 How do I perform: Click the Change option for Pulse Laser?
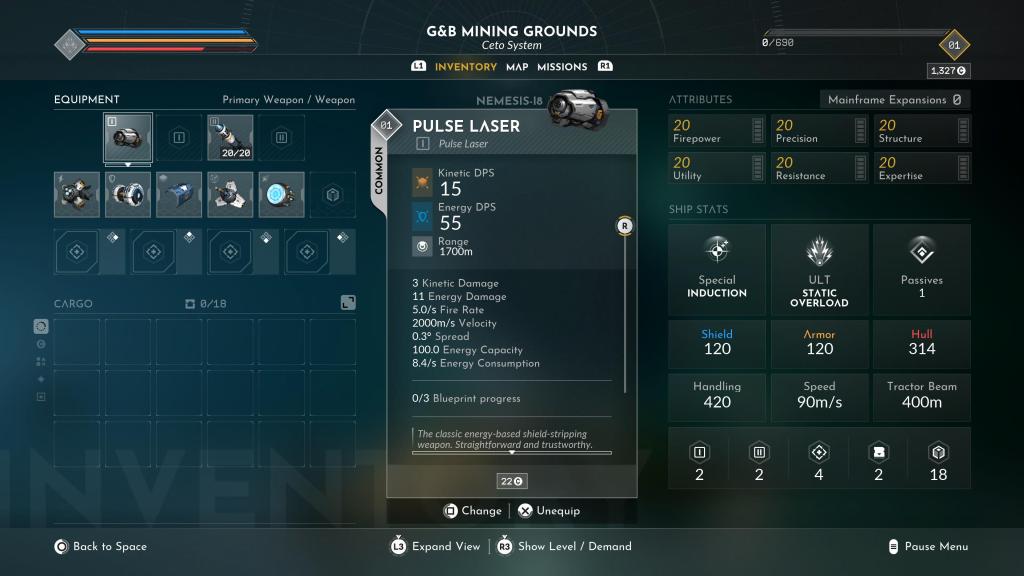473,511
